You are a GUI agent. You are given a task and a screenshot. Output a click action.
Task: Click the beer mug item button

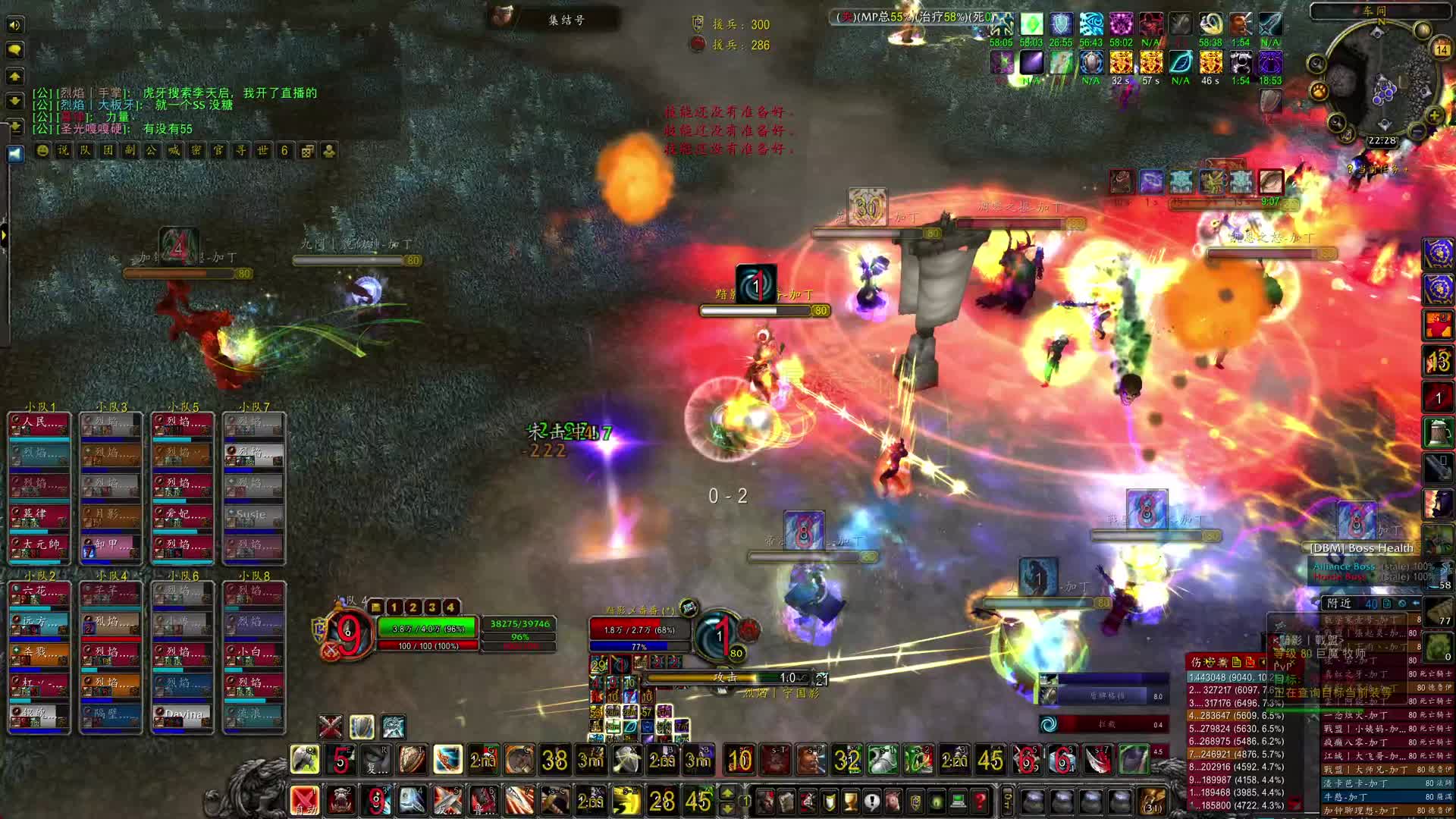[1438, 432]
